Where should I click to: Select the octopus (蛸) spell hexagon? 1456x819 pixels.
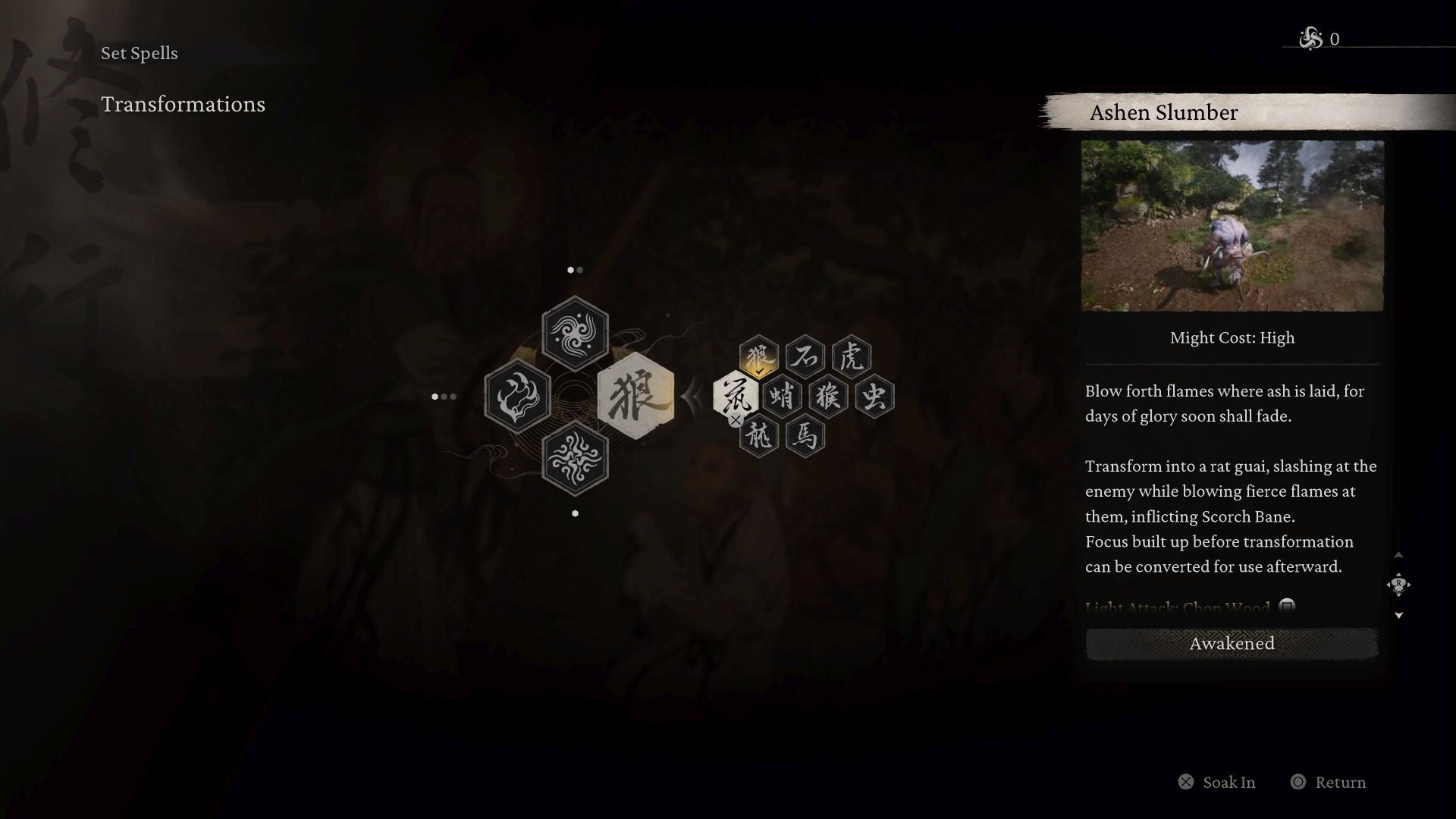tap(783, 395)
